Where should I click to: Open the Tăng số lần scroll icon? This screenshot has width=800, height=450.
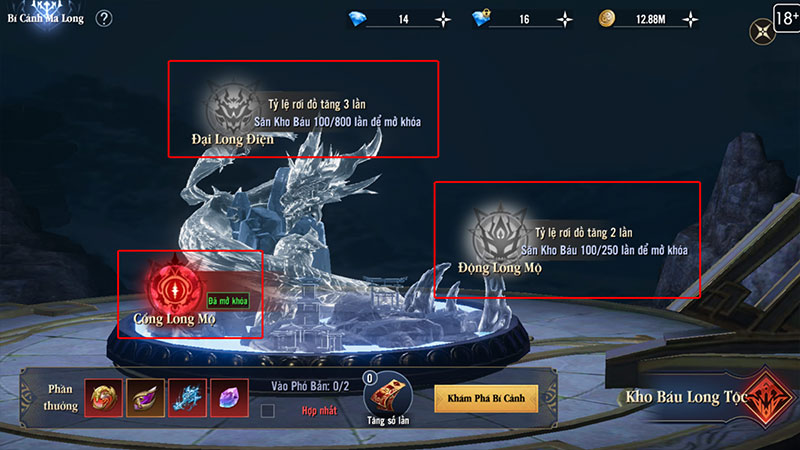point(385,398)
